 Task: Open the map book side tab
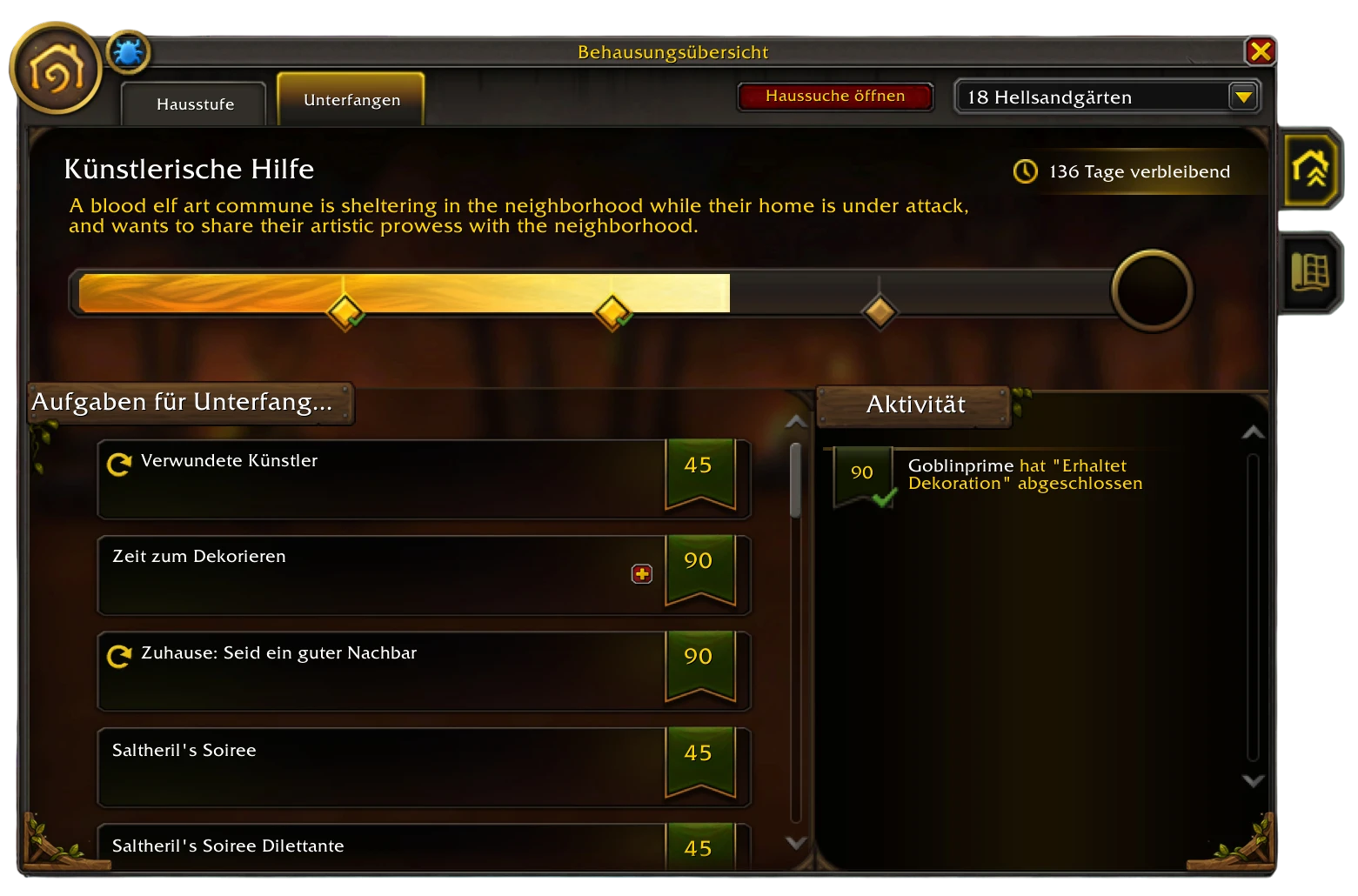[1310, 274]
